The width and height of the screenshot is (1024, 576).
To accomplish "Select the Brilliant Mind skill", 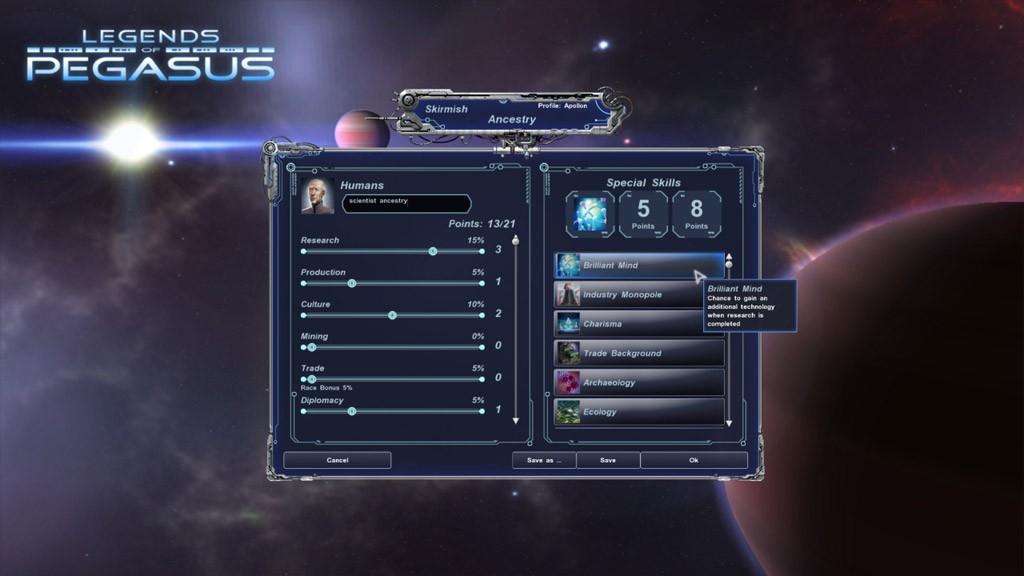I will click(639, 265).
